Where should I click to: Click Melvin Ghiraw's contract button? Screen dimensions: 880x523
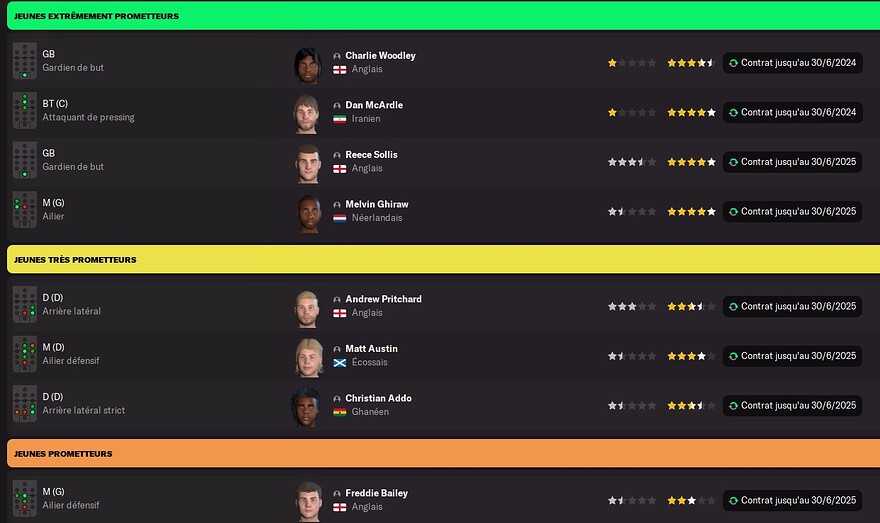792,211
